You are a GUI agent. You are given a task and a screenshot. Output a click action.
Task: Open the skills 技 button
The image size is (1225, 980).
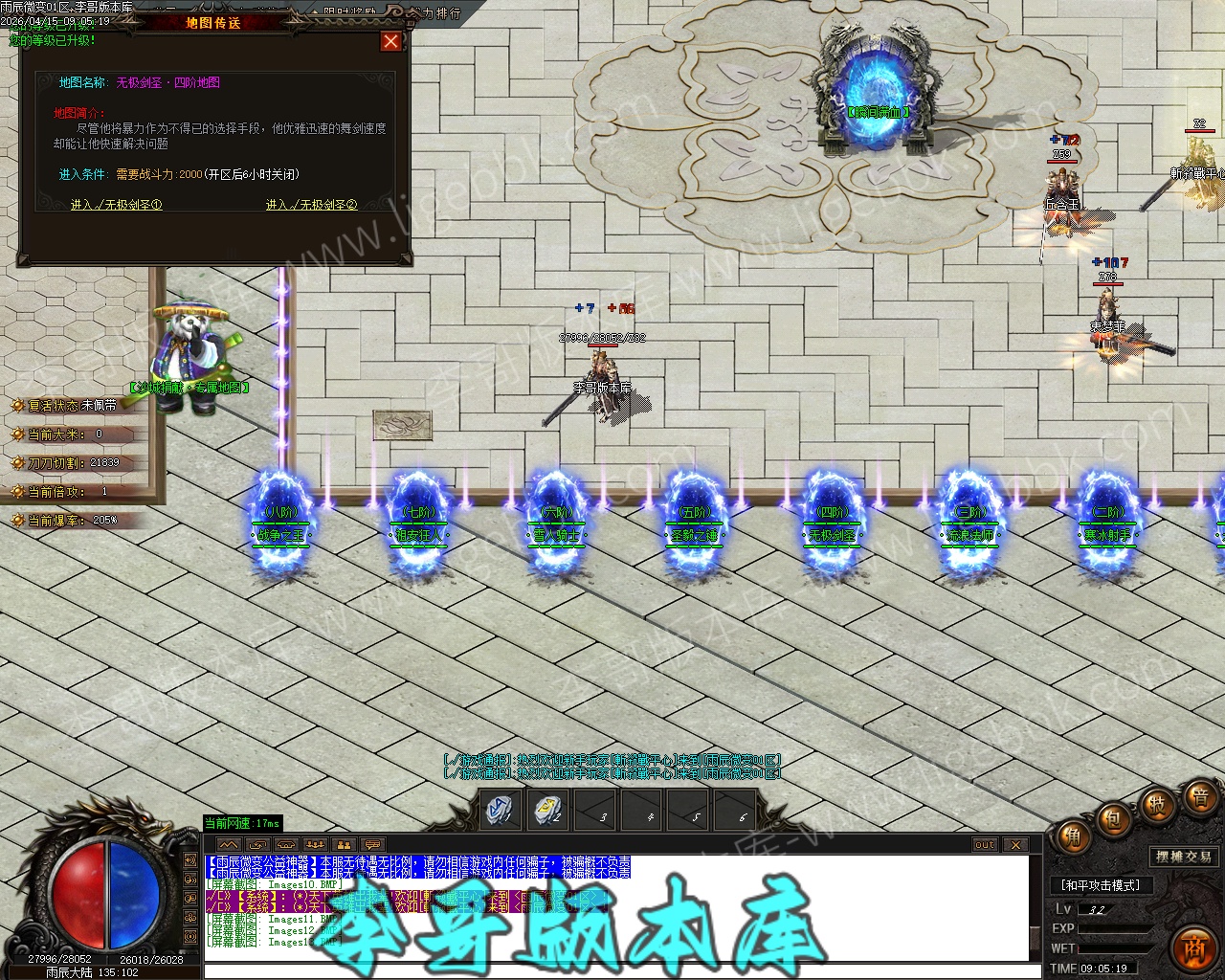[1156, 805]
